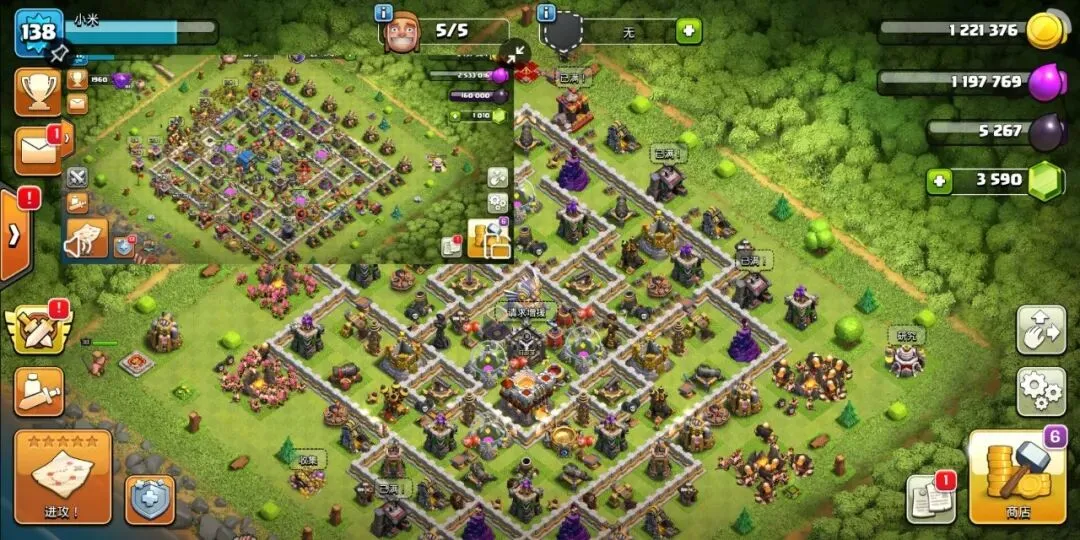Viewport: 1080px width, 540px height.
Task: Open the army overview button
Action: (38, 391)
